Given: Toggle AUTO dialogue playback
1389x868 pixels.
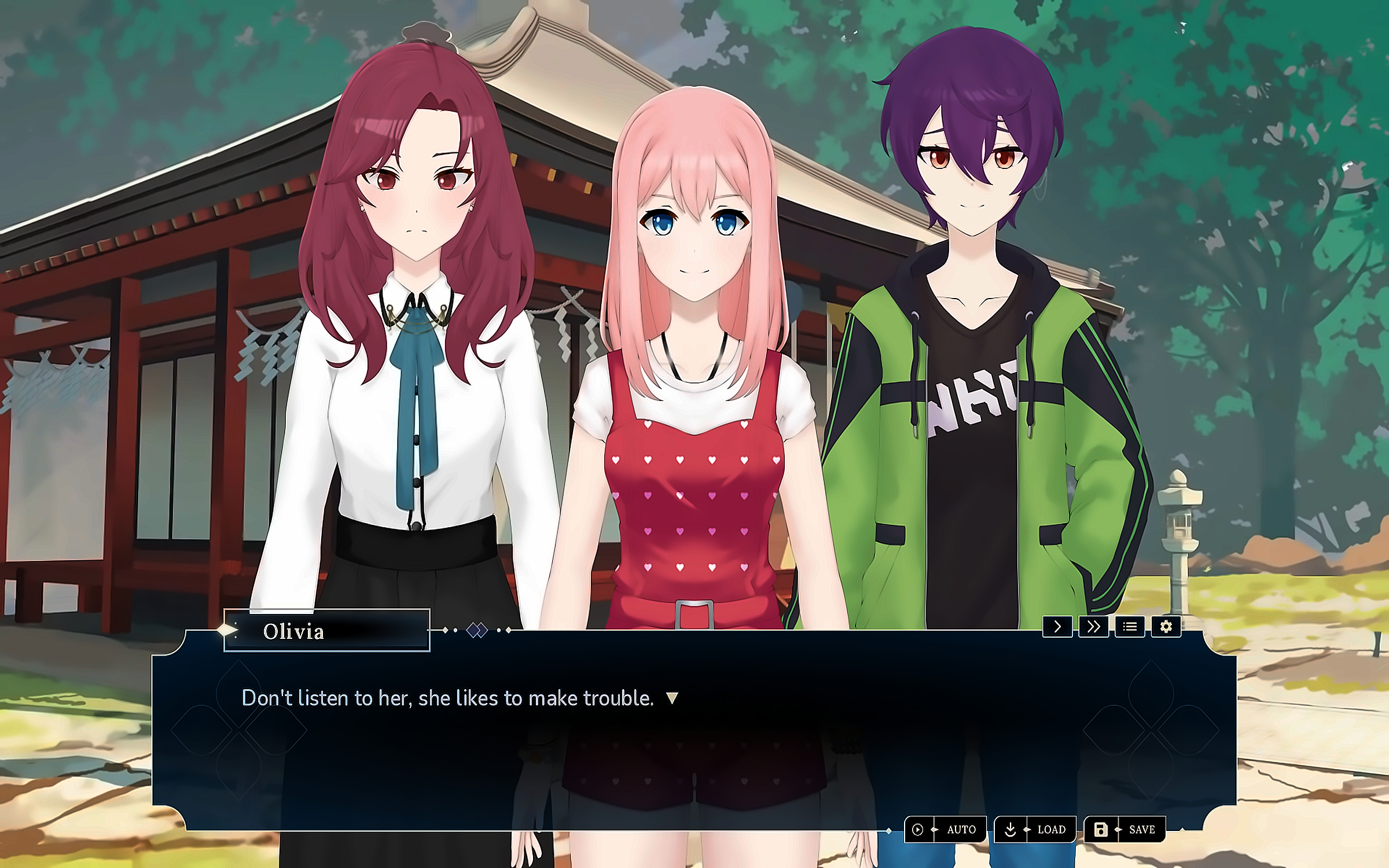Looking at the screenshot, I should pyautogui.click(x=945, y=829).
